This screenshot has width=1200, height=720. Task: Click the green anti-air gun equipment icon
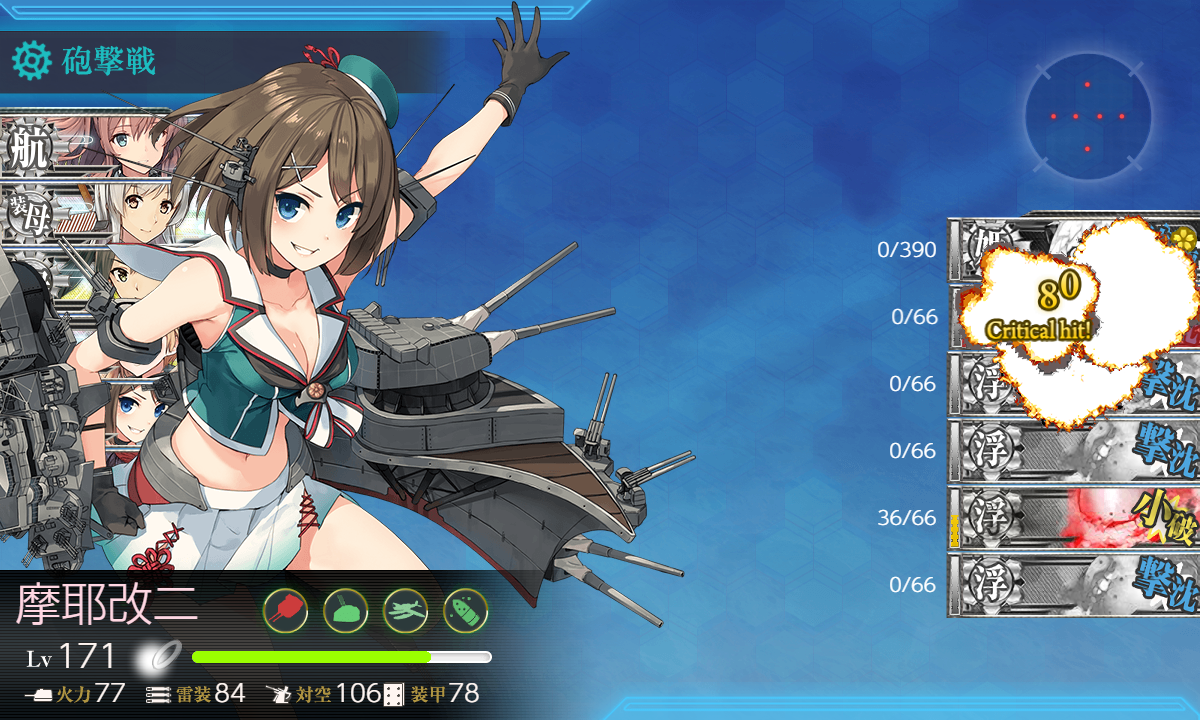345,609
